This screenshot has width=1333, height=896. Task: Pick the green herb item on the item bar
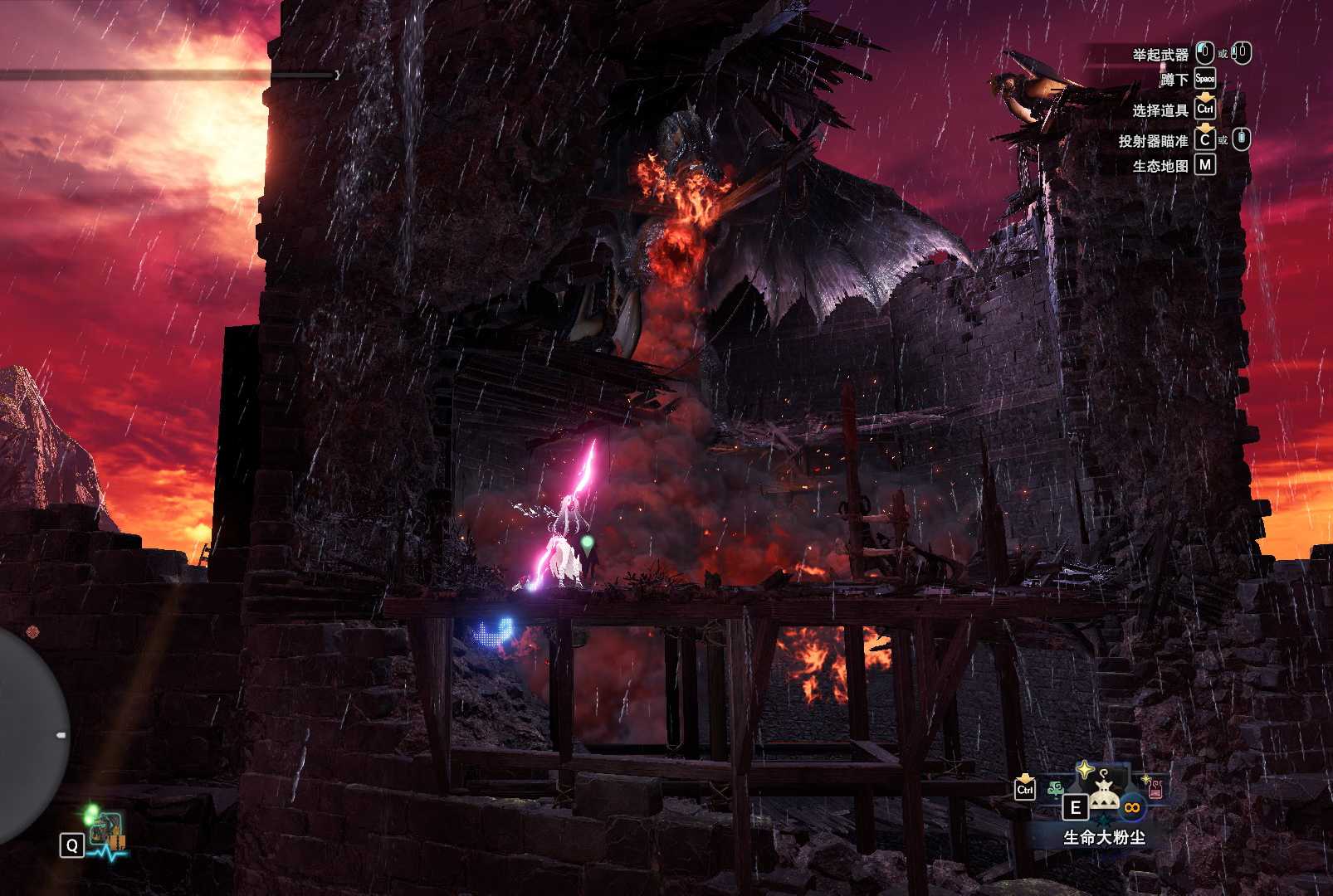[x=1056, y=788]
